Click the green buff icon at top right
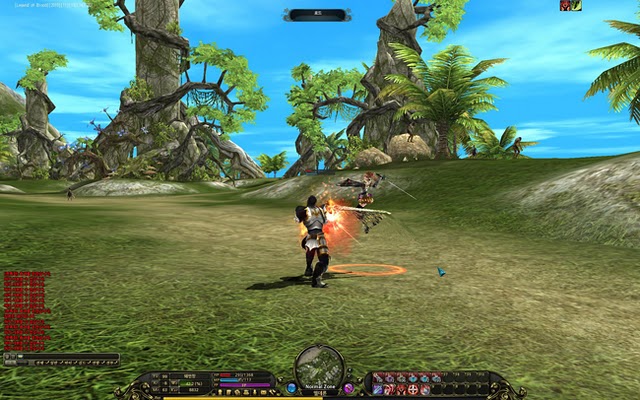 pos(576,5)
